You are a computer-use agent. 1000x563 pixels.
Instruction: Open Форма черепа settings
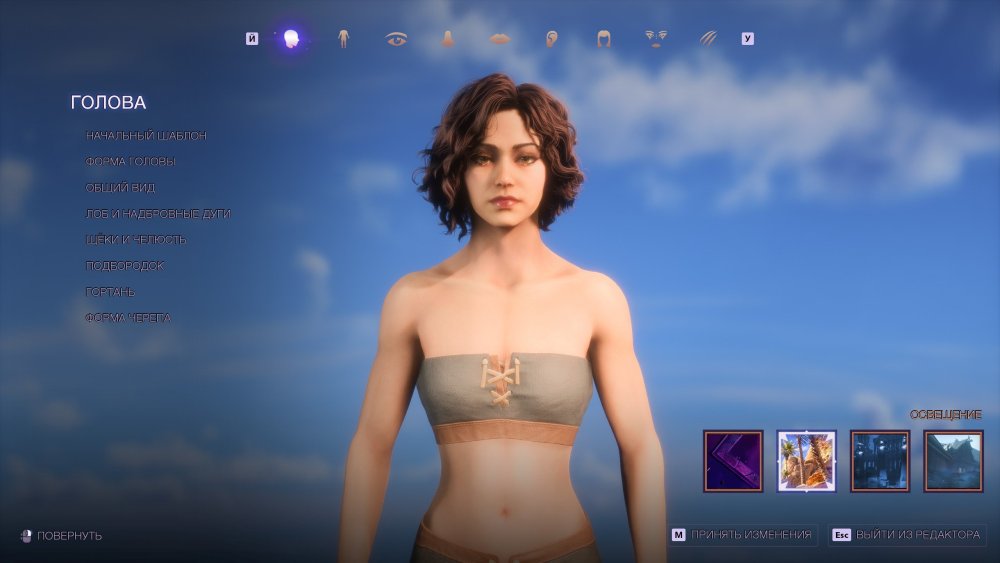[x=128, y=317]
